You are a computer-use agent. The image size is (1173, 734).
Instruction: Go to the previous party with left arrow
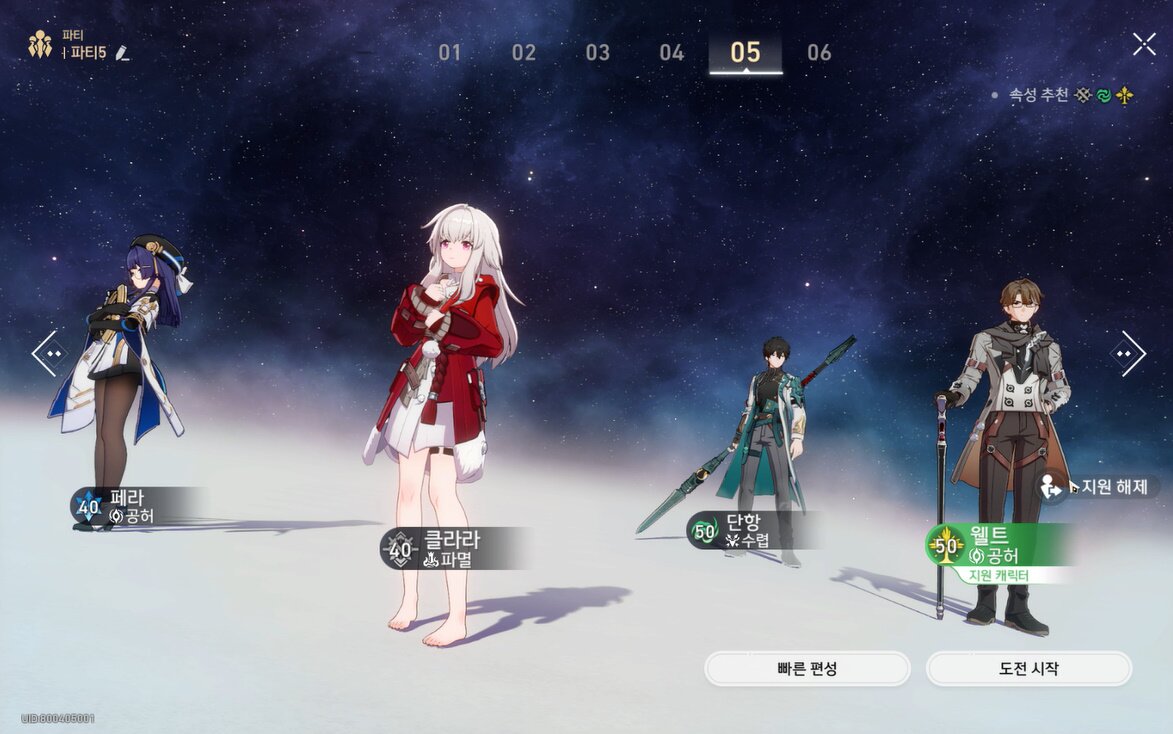click(48, 353)
